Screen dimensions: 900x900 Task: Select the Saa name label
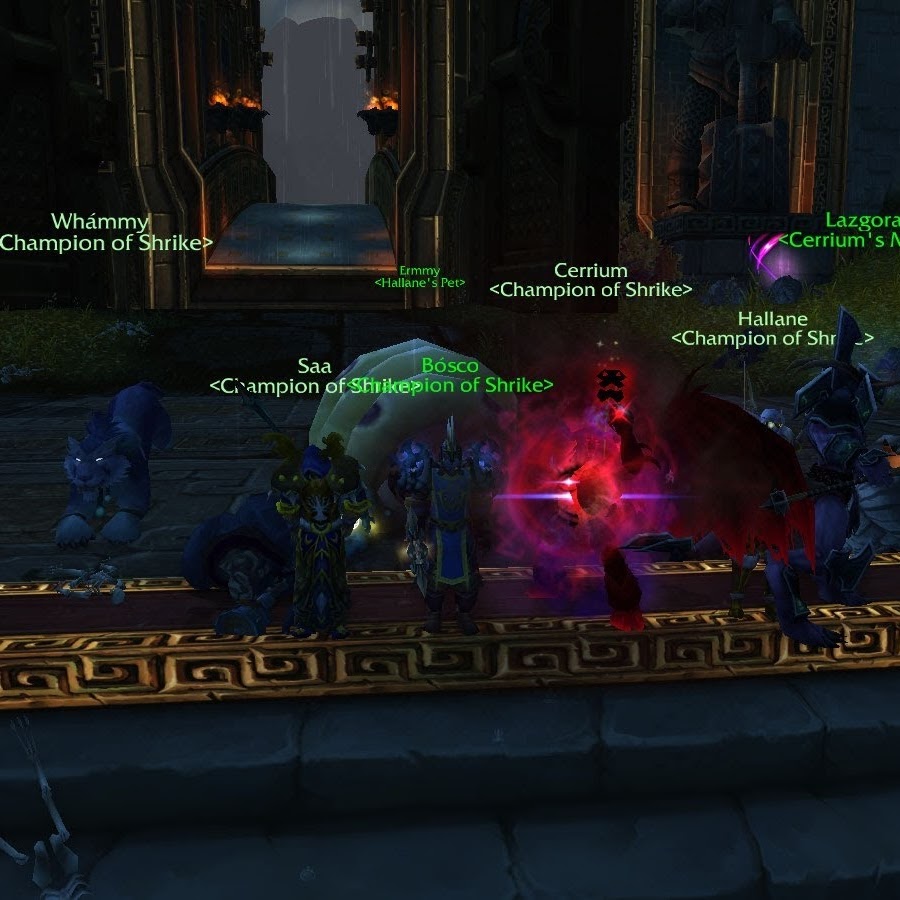pos(314,366)
